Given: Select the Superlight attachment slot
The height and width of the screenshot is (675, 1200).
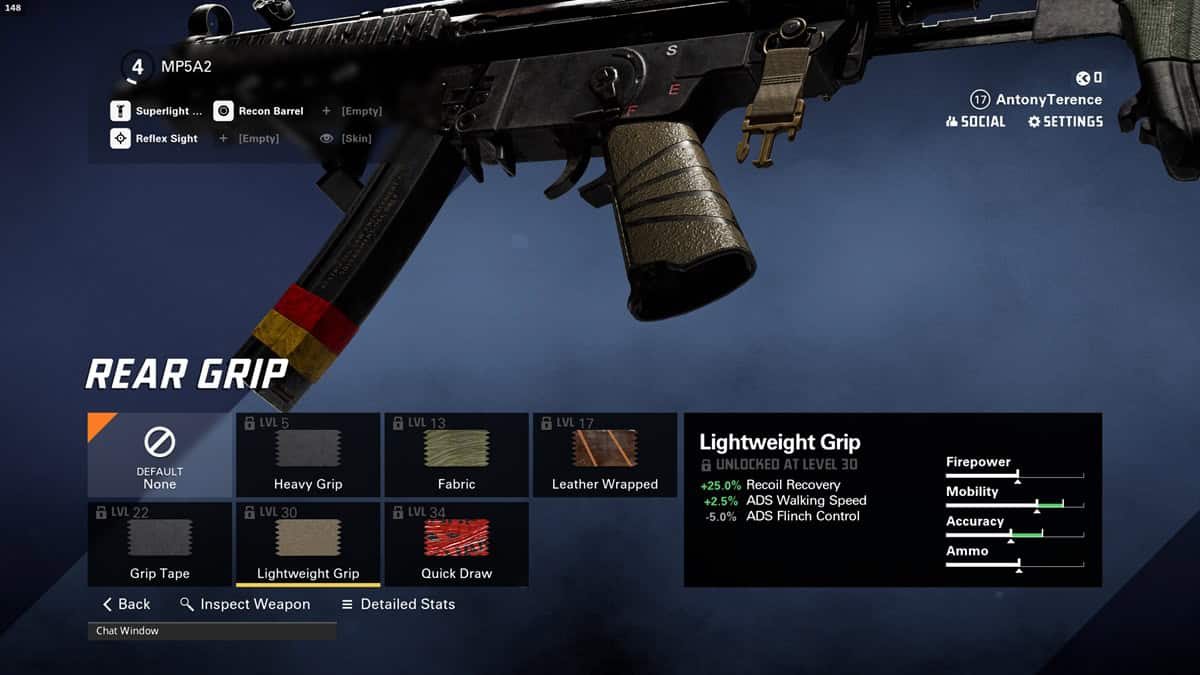Looking at the screenshot, I should (158, 111).
